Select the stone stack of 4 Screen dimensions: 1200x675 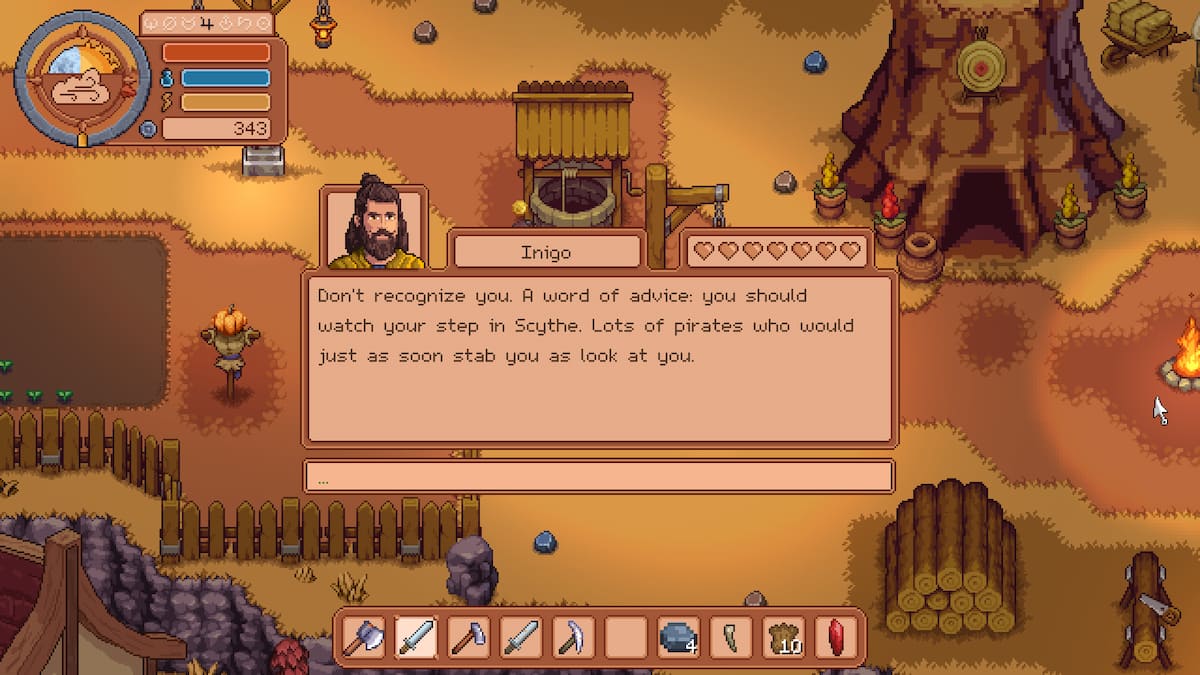[x=678, y=637]
